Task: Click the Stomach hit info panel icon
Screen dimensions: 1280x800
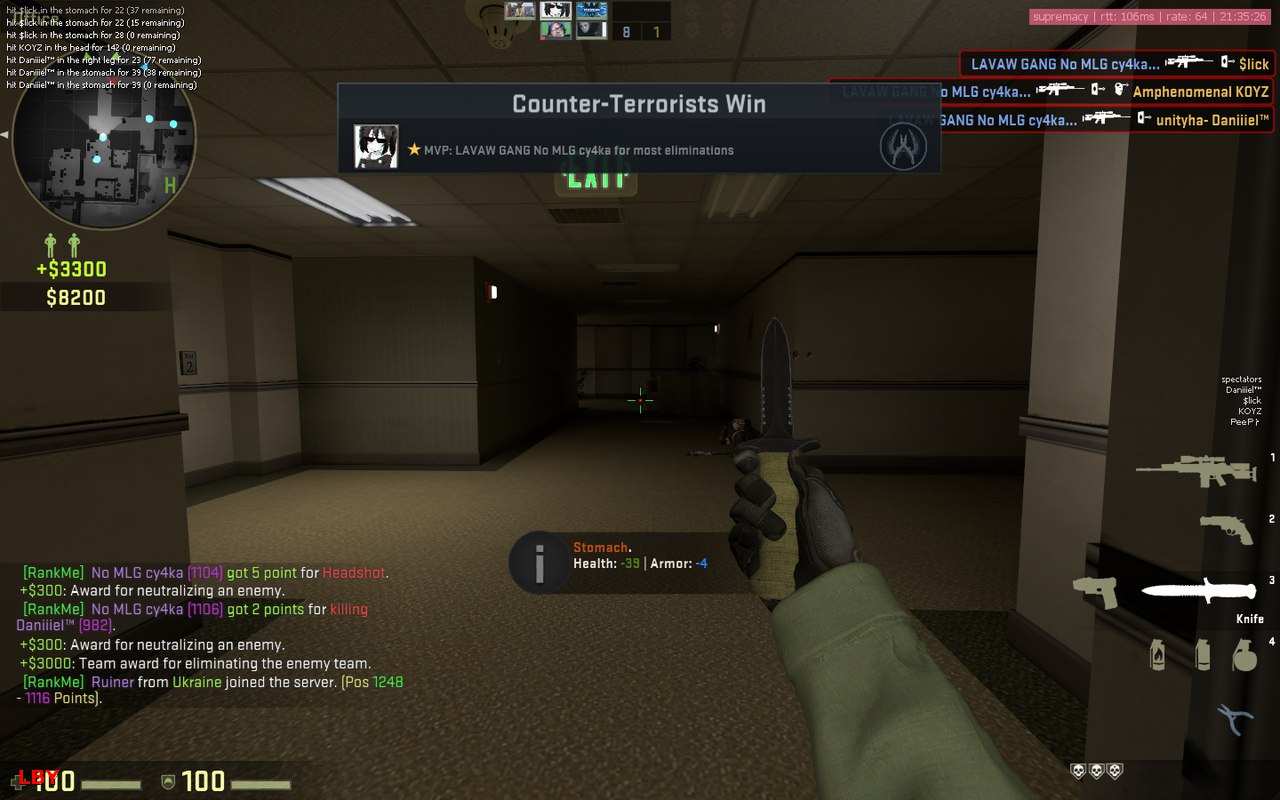Action: click(539, 562)
